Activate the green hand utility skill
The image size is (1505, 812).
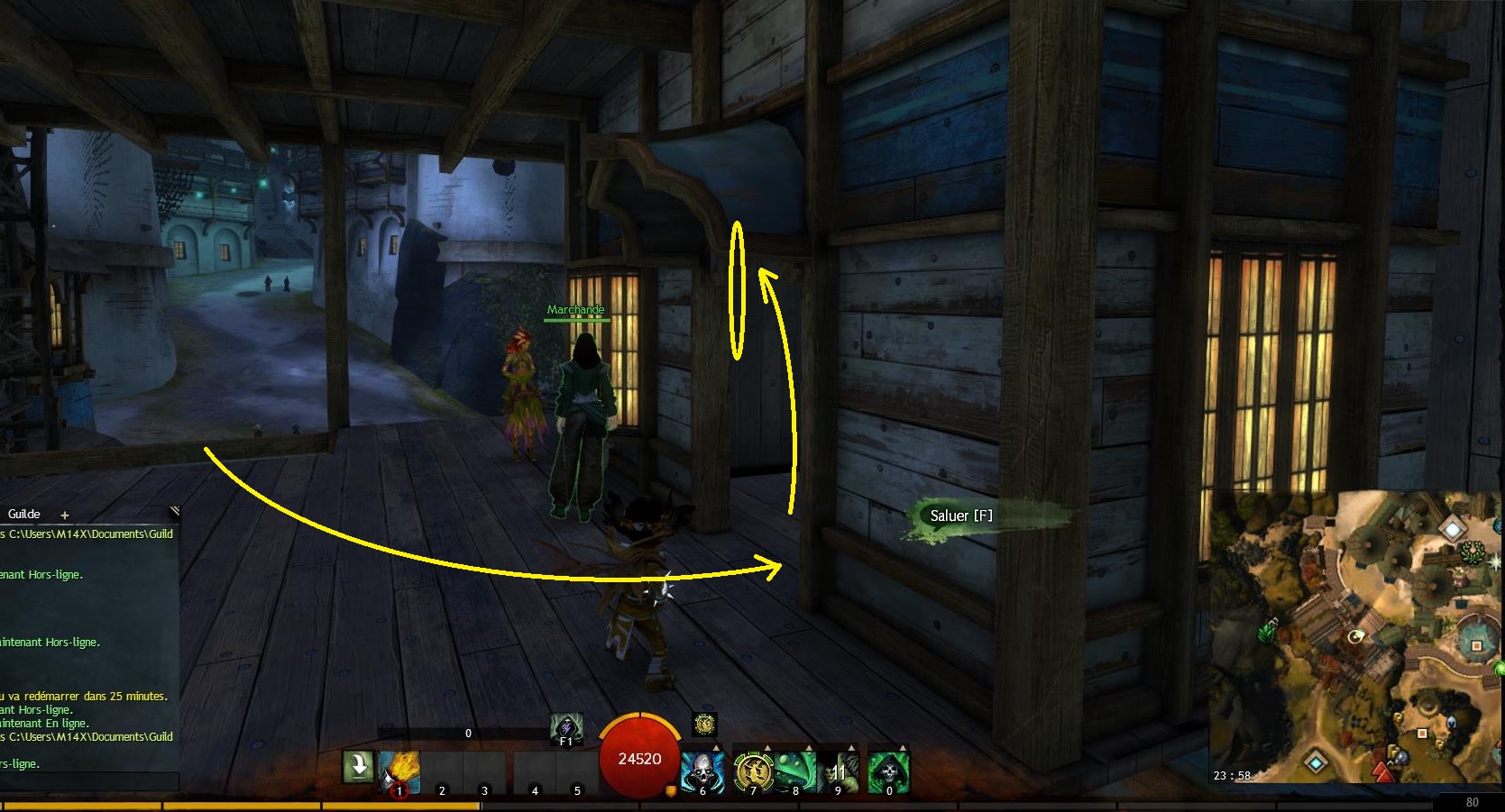tap(839, 772)
